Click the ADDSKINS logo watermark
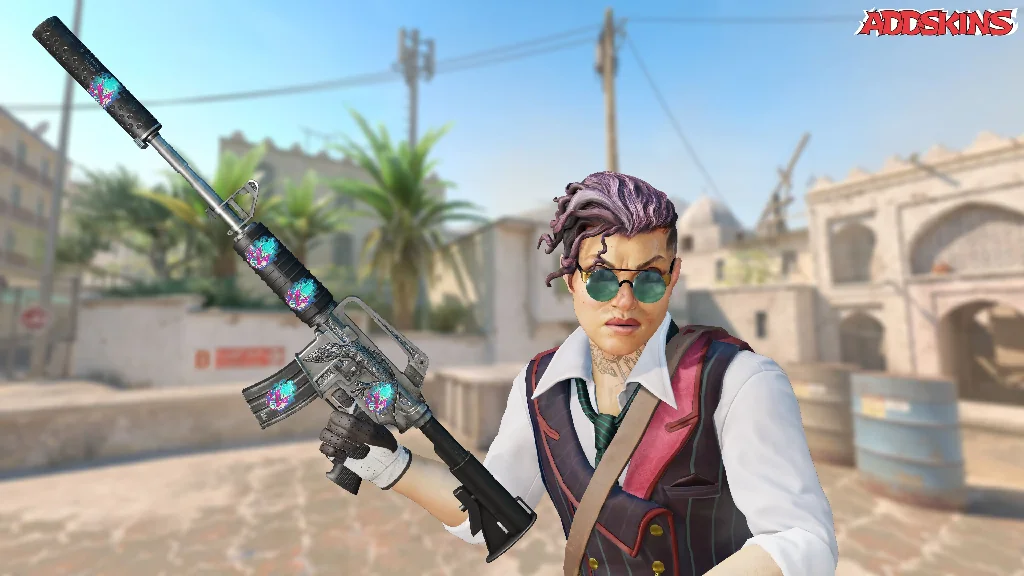The width and height of the screenshot is (1024, 576). 936,22
